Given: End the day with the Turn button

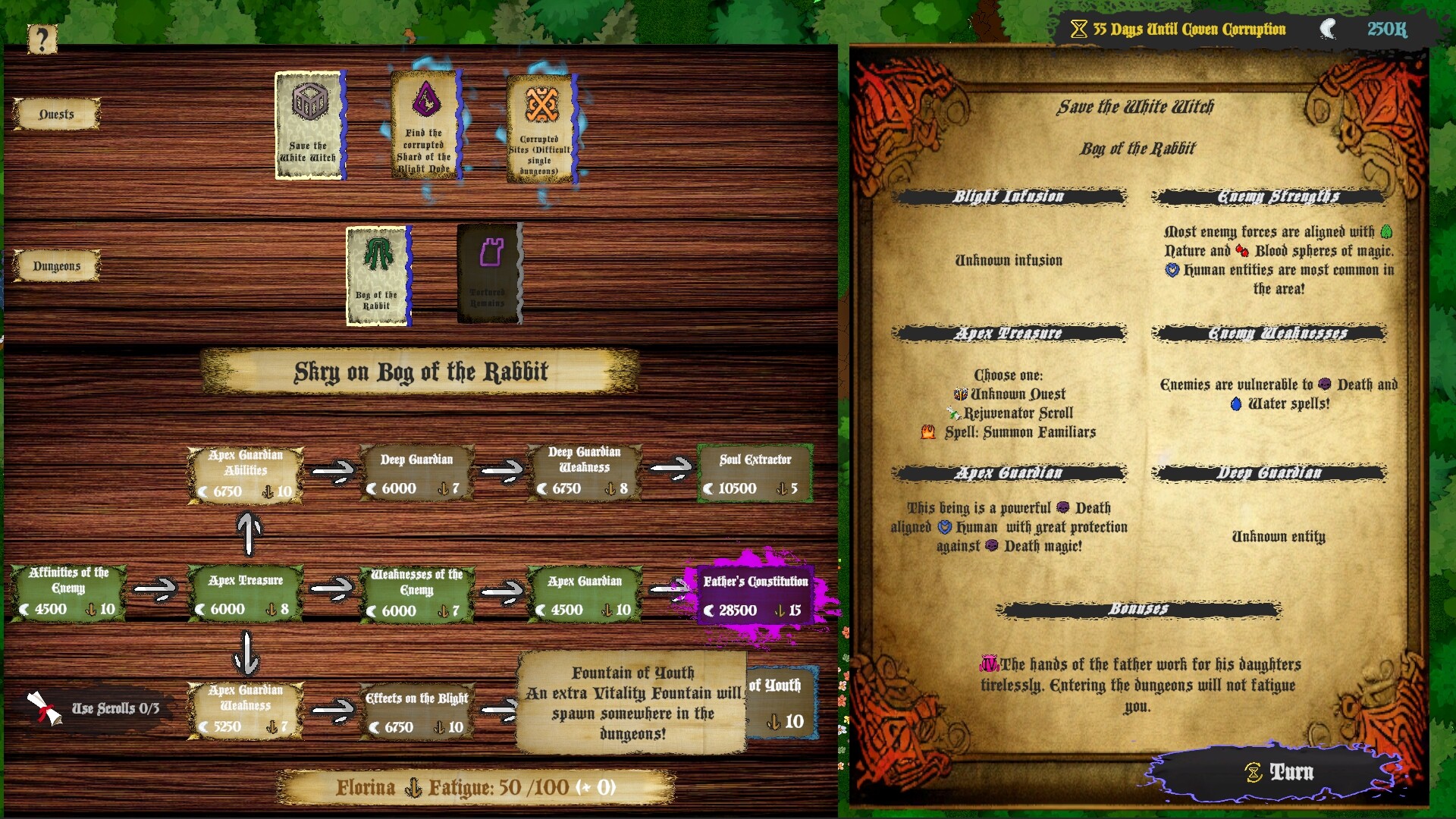Looking at the screenshot, I should tap(1280, 772).
